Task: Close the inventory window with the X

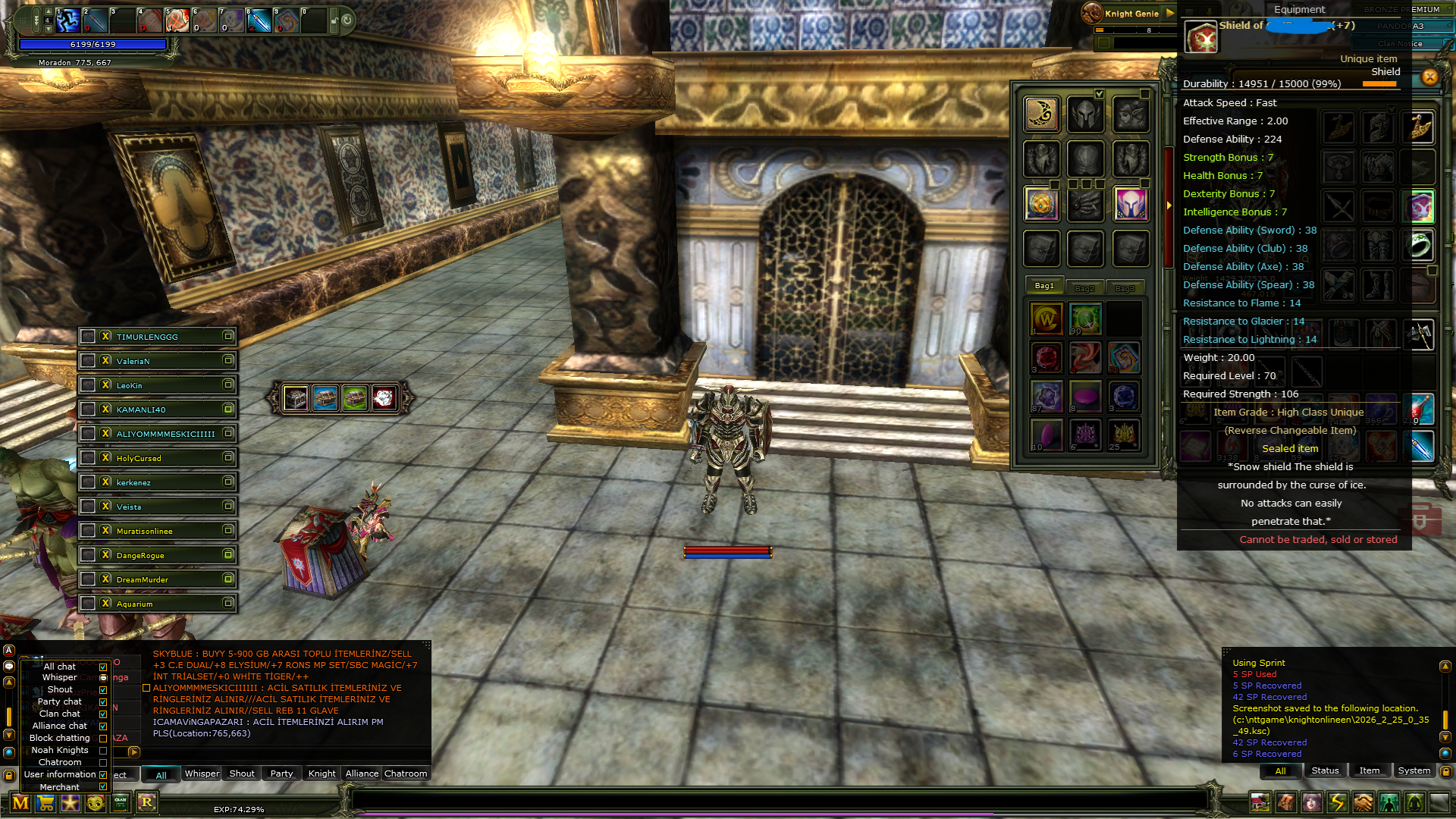Action: coord(1429,77)
